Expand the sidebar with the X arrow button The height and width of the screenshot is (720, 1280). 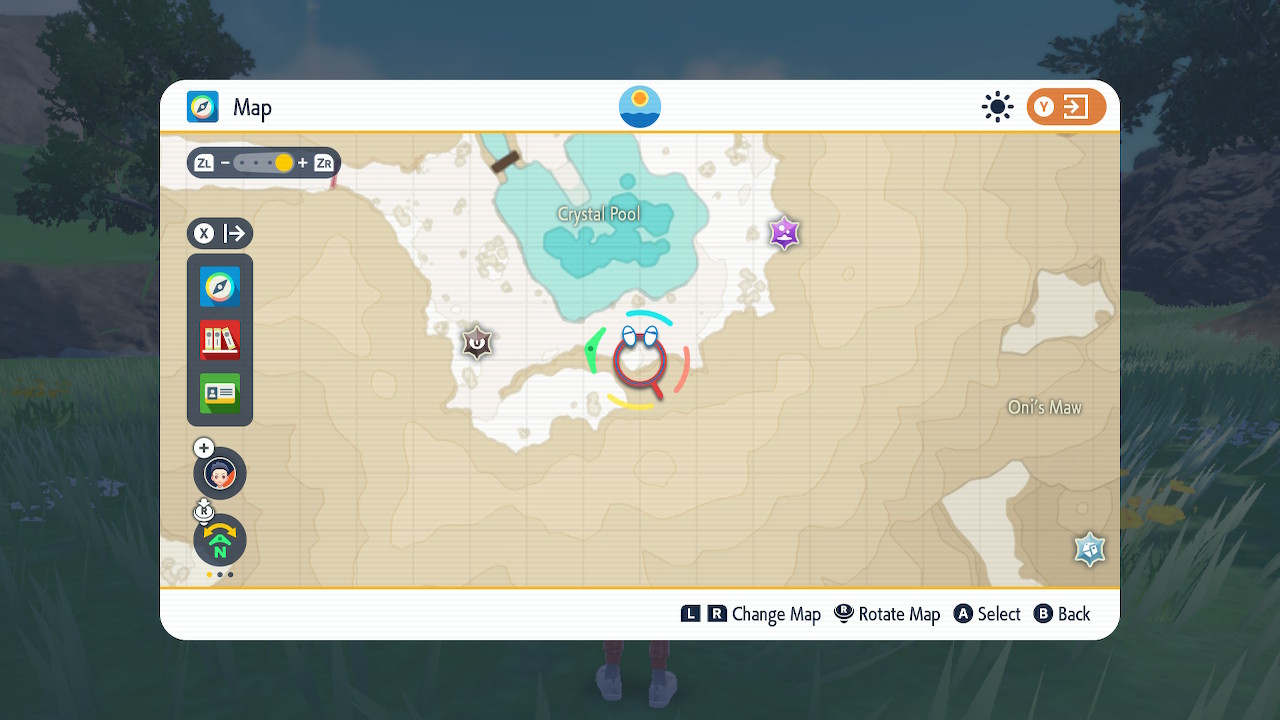pyautogui.click(x=219, y=233)
